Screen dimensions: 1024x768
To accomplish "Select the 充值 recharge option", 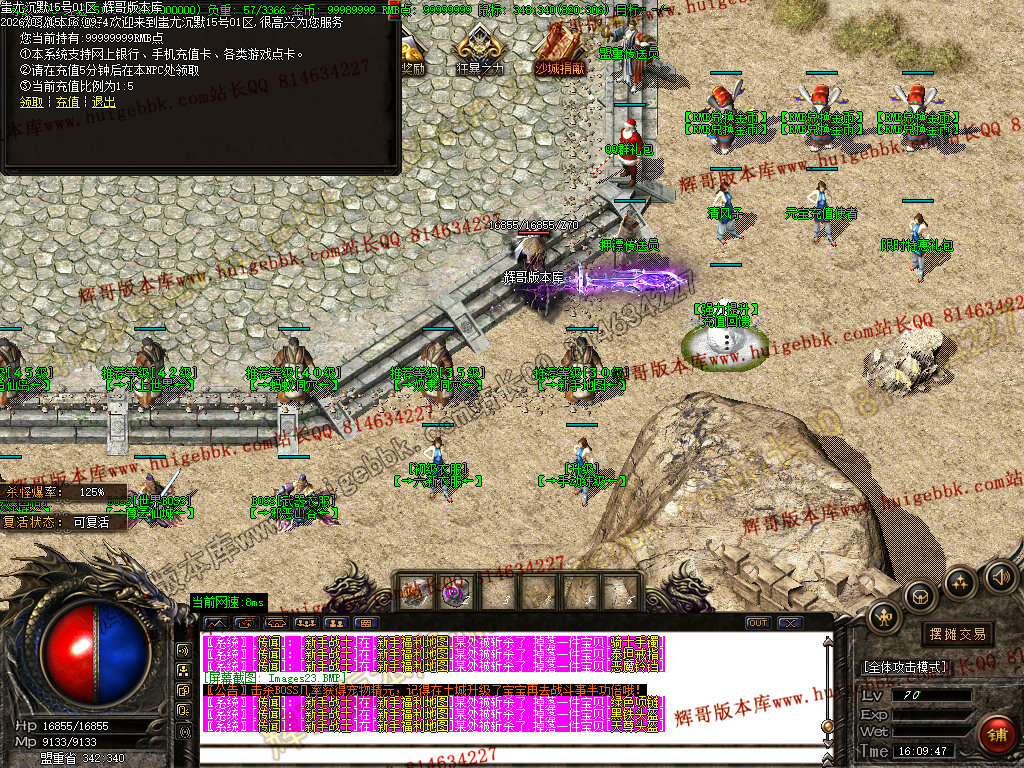I will pyautogui.click(x=67, y=102).
